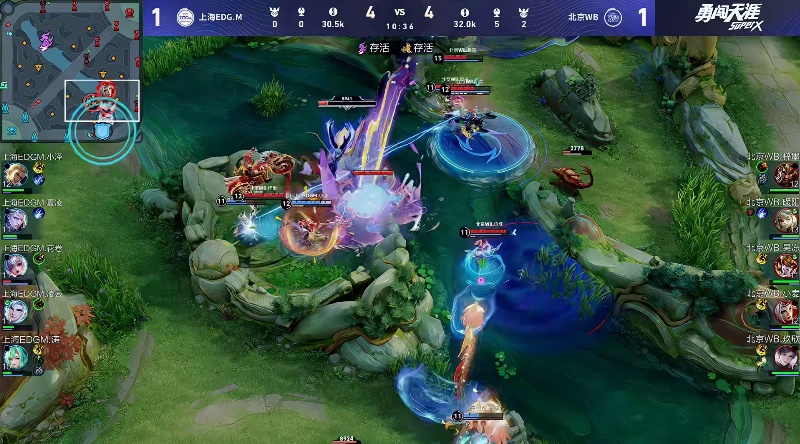Select the 北京WB team logo
Screen dimensions: 800x444
pos(613,17)
